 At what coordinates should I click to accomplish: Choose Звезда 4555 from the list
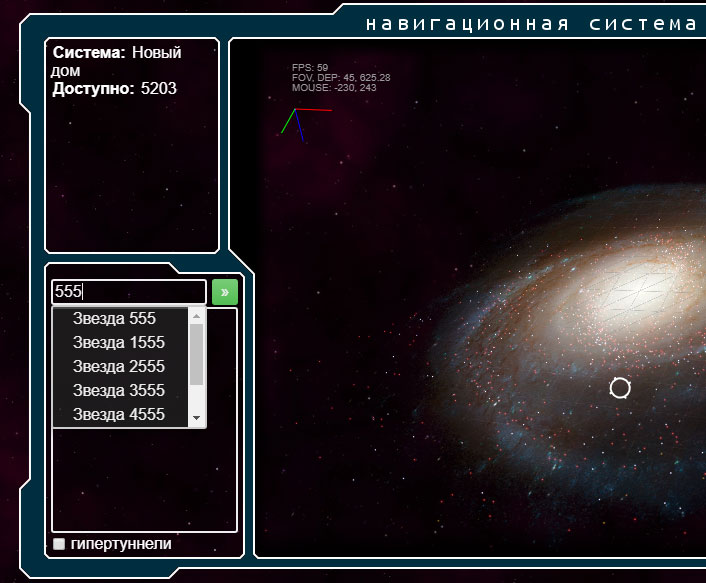click(x=118, y=415)
